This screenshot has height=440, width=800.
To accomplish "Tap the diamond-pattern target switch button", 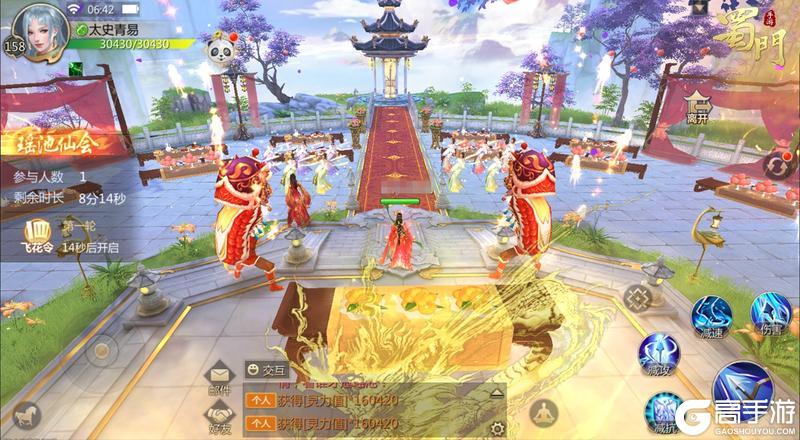I will (636, 298).
